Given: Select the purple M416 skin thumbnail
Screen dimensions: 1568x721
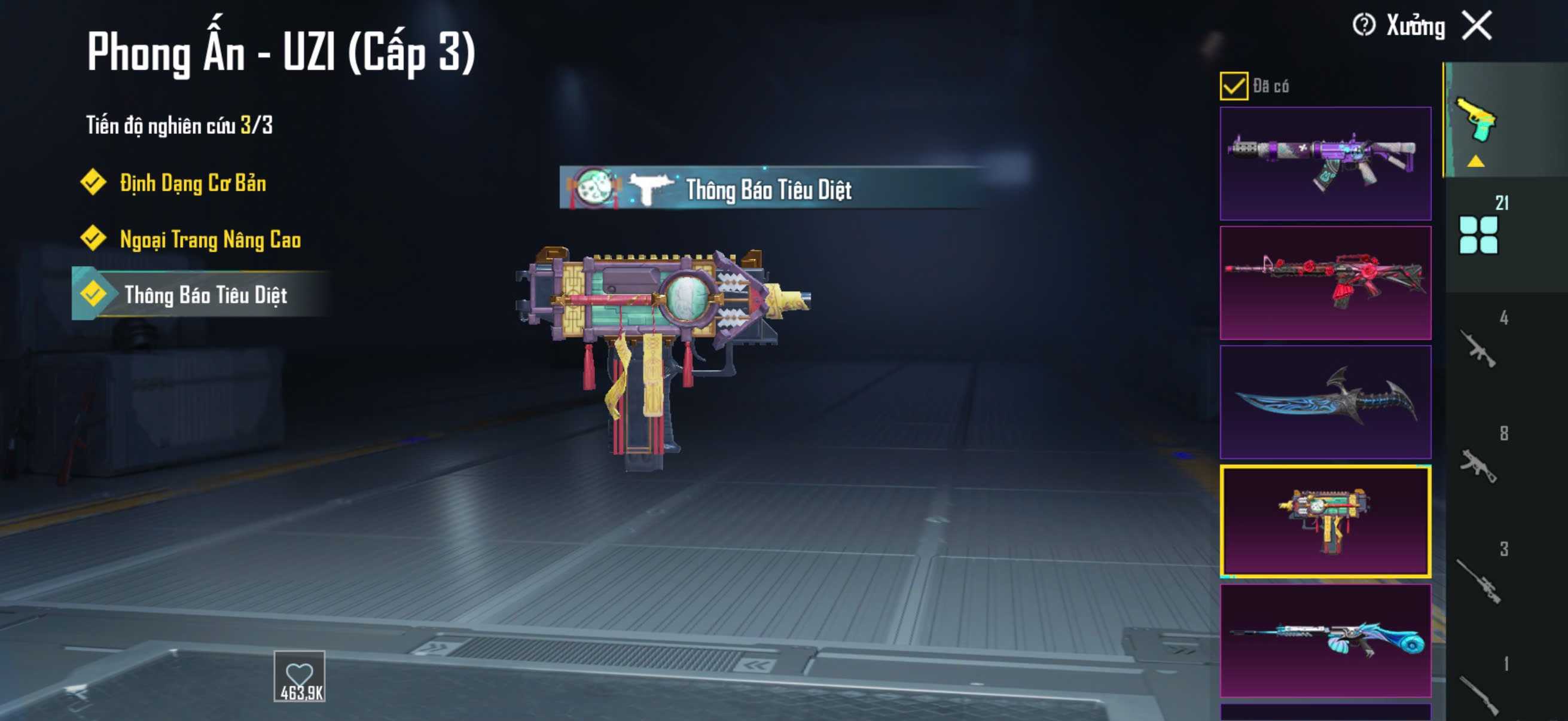Looking at the screenshot, I should (1325, 163).
